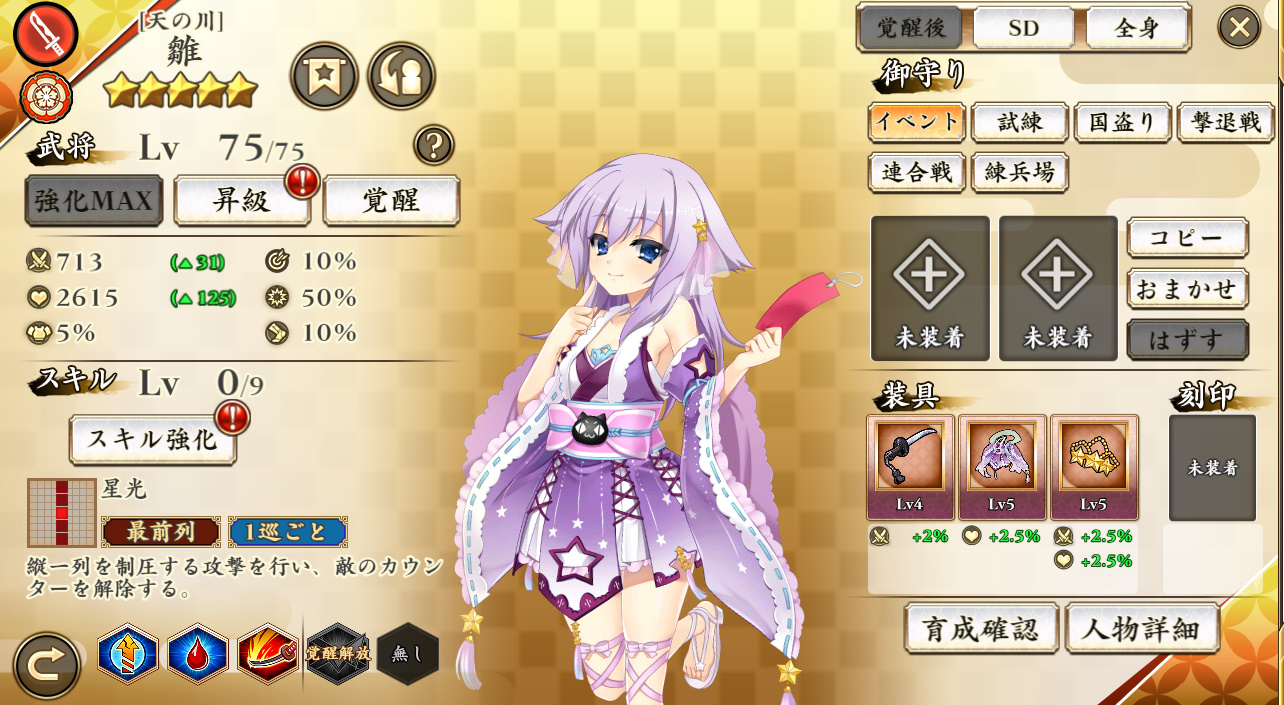
Task: Remove charms with はずす button
Action: pyautogui.click(x=1187, y=339)
